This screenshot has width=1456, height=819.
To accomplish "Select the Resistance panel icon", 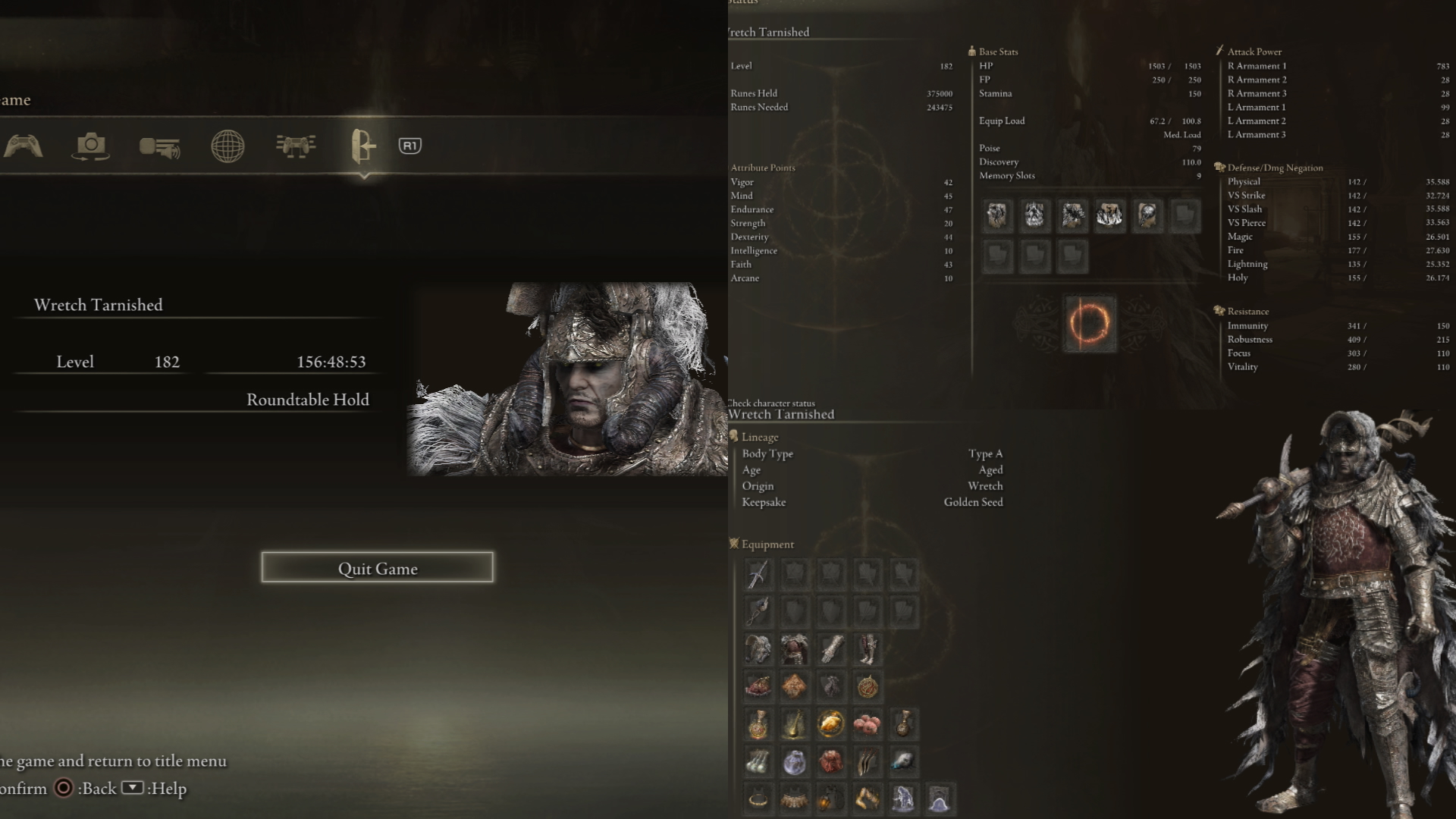I will coord(1218,310).
